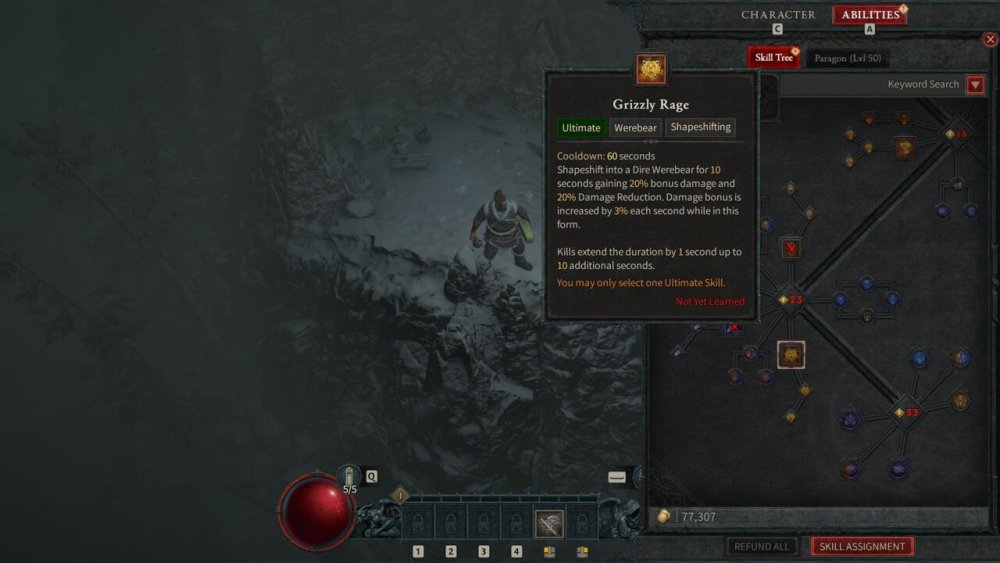Select the skill tree hub node showing 16
The image size is (1000, 563).
[x=952, y=134]
